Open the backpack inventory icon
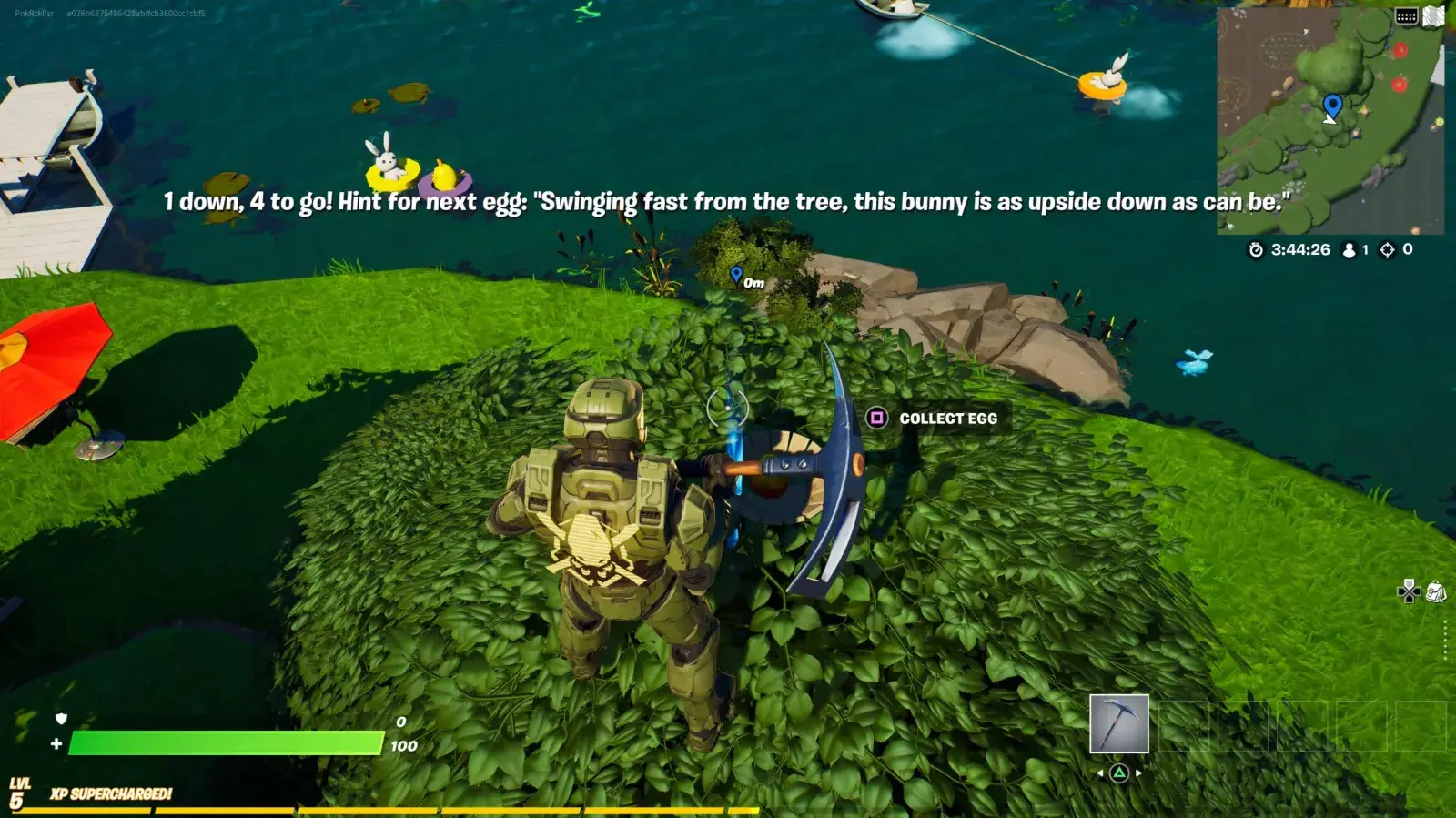Screen dimensions: 1456x818 (x=1436, y=592)
